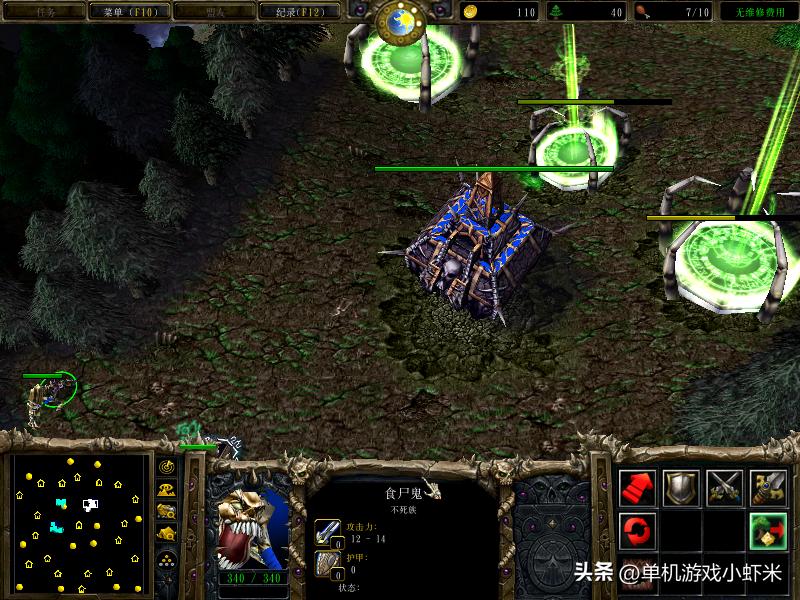Click the minimap
800x600 pixels.
coord(80,522)
